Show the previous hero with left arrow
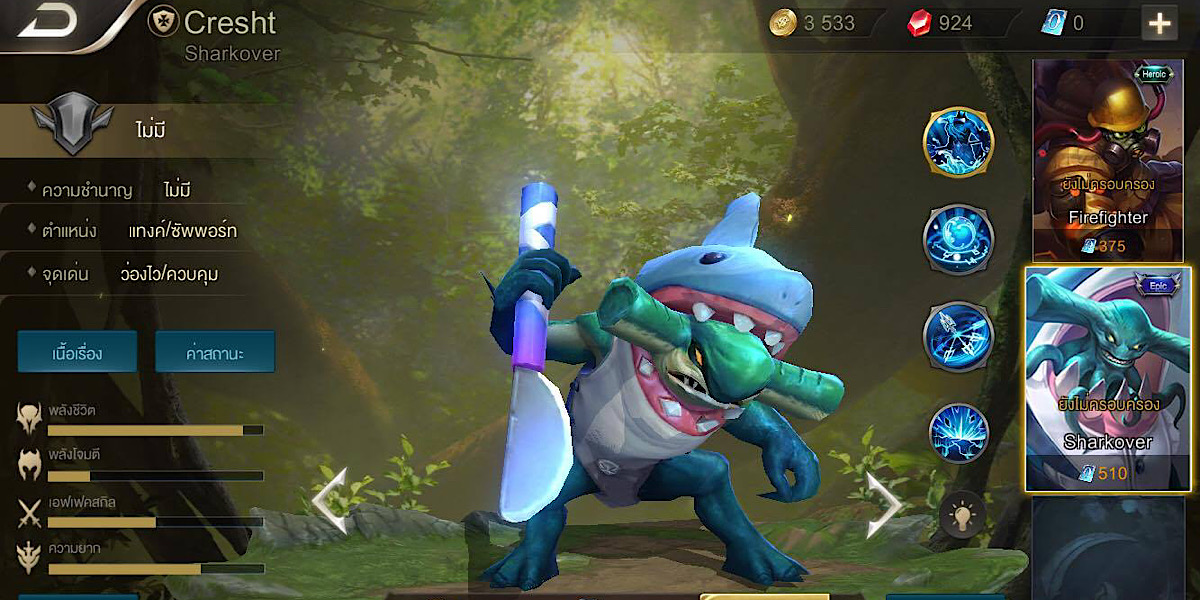Viewport: 1200px width, 600px height. click(x=330, y=501)
